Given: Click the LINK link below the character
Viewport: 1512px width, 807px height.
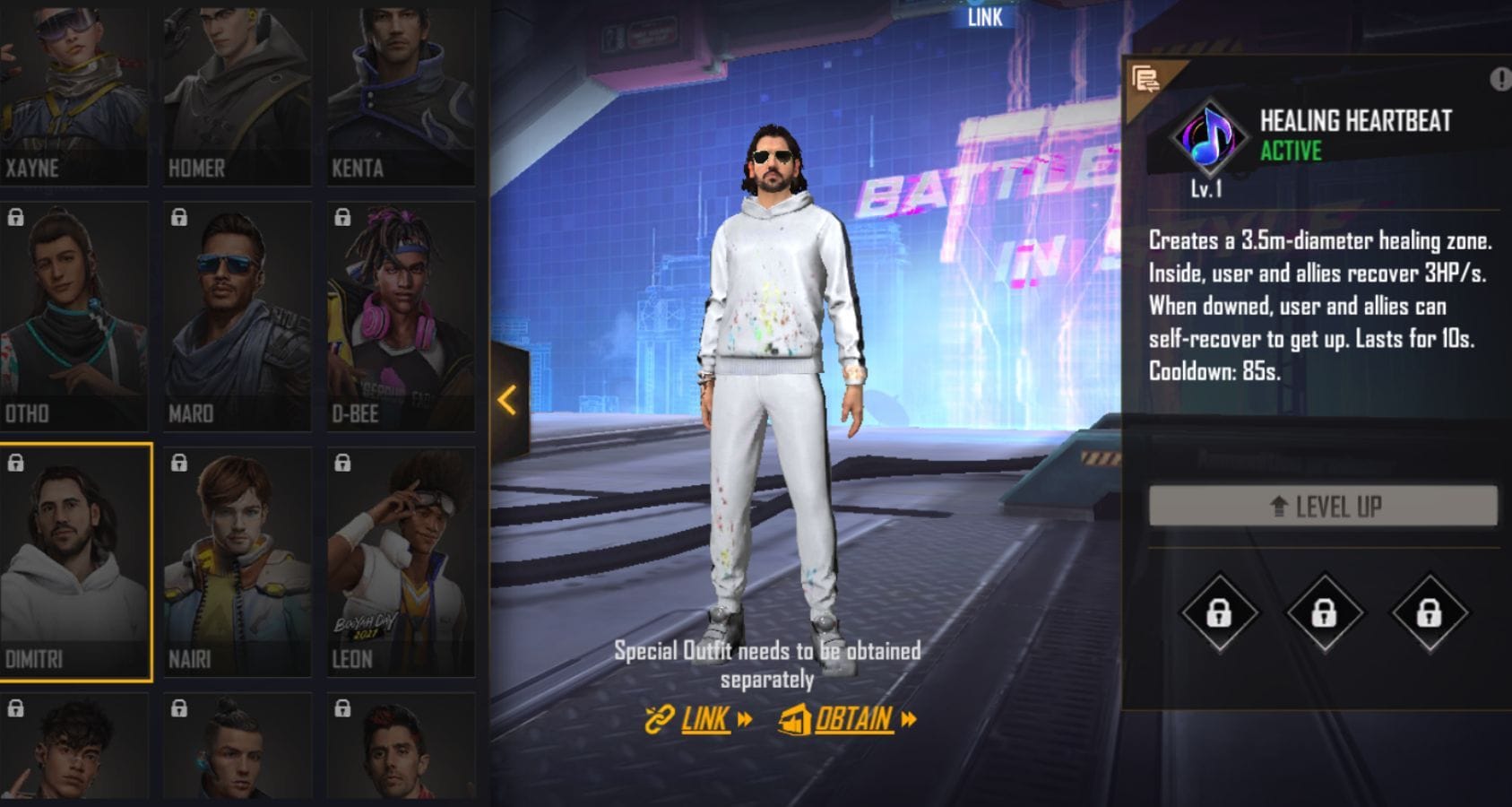Looking at the screenshot, I should (x=706, y=718).
